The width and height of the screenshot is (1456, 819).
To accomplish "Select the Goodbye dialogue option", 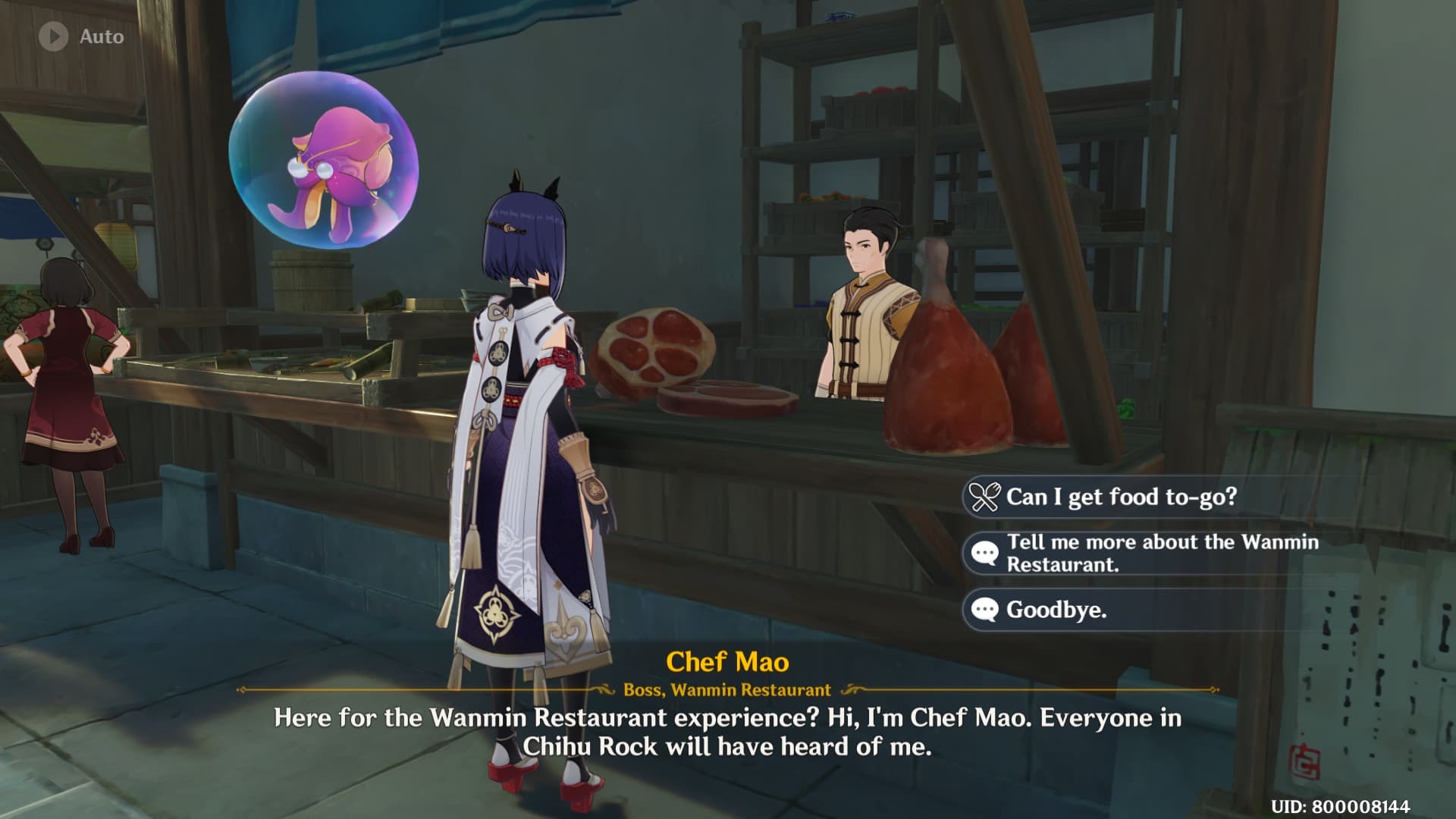I will coord(1056,610).
